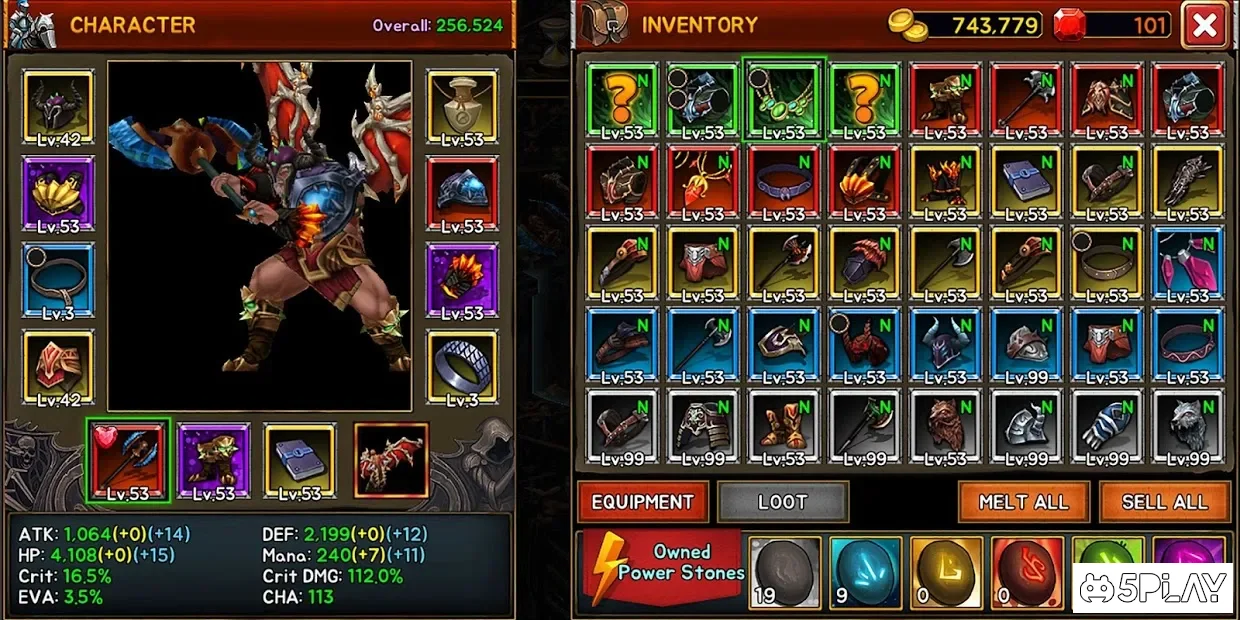The image size is (1240, 620).
Task: Select the green necklace in inventory
Action: [783, 98]
